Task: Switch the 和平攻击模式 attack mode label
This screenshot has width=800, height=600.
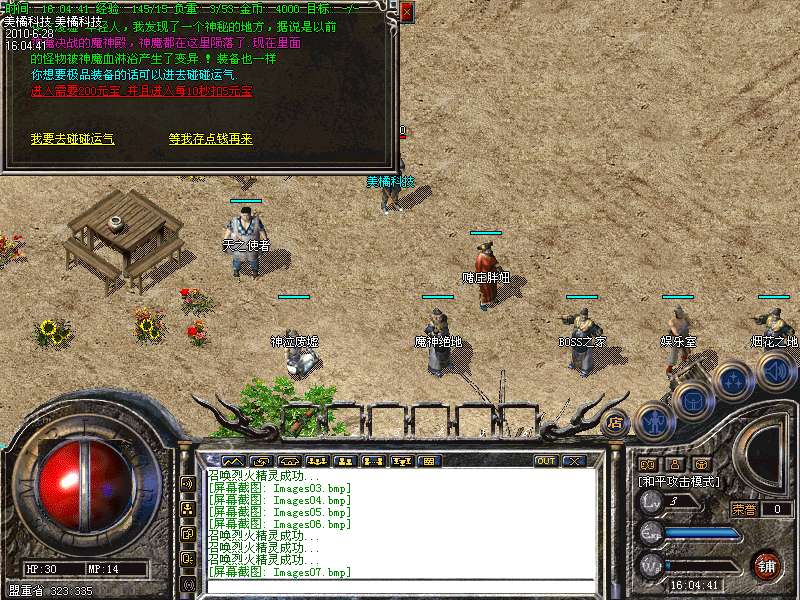Action: click(x=679, y=481)
